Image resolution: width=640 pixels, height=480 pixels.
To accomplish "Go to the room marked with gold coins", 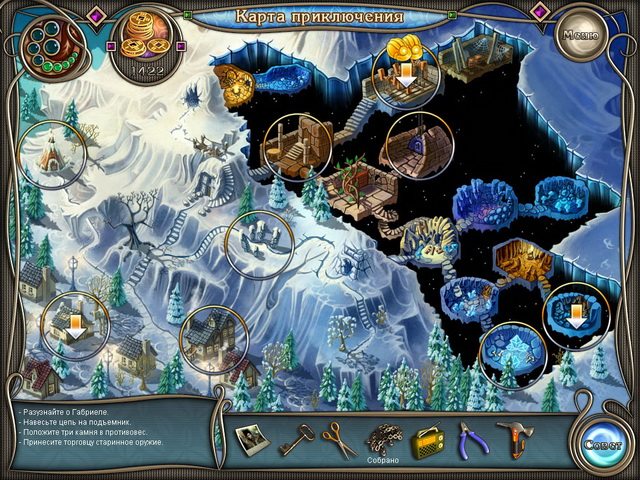I will [x=406, y=72].
